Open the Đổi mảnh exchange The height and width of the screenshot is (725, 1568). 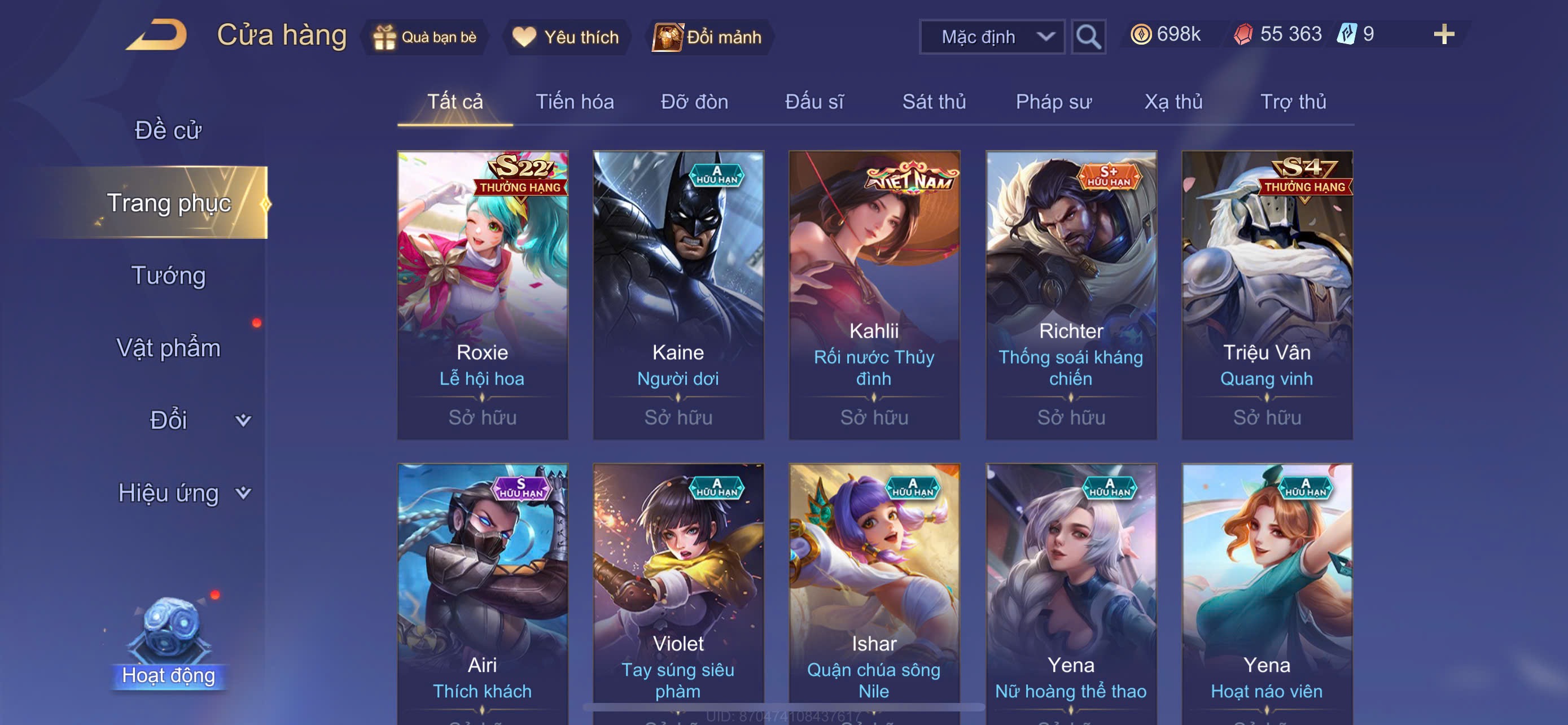pyautogui.click(x=707, y=37)
